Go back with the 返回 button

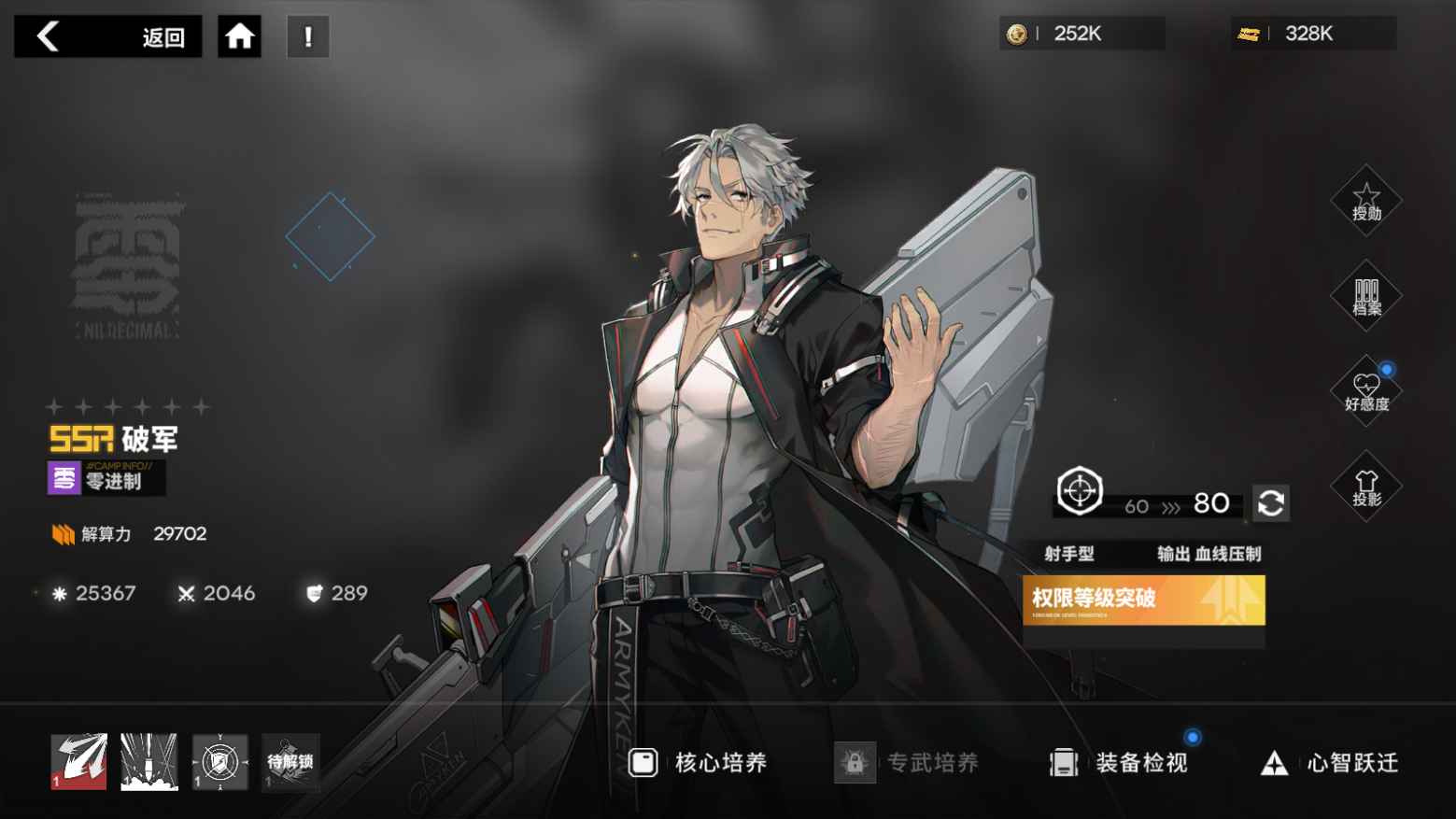pyautogui.click(x=107, y=36)
